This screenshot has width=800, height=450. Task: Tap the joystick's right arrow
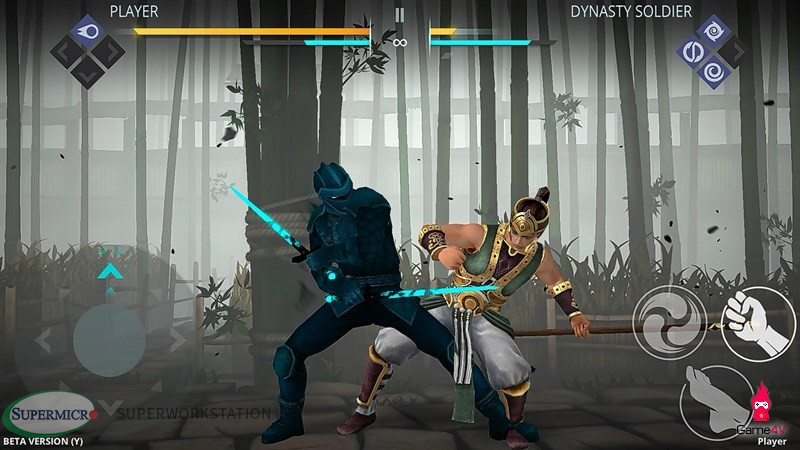[x=180, y=340]
